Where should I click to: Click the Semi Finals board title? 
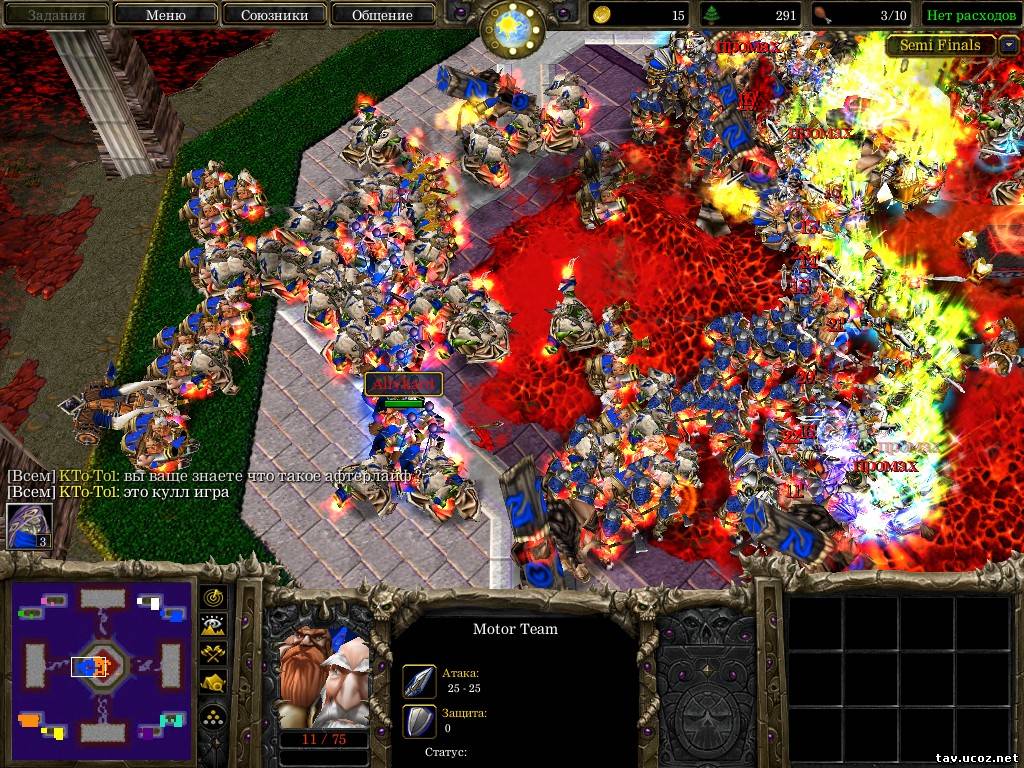click(940, 45)
